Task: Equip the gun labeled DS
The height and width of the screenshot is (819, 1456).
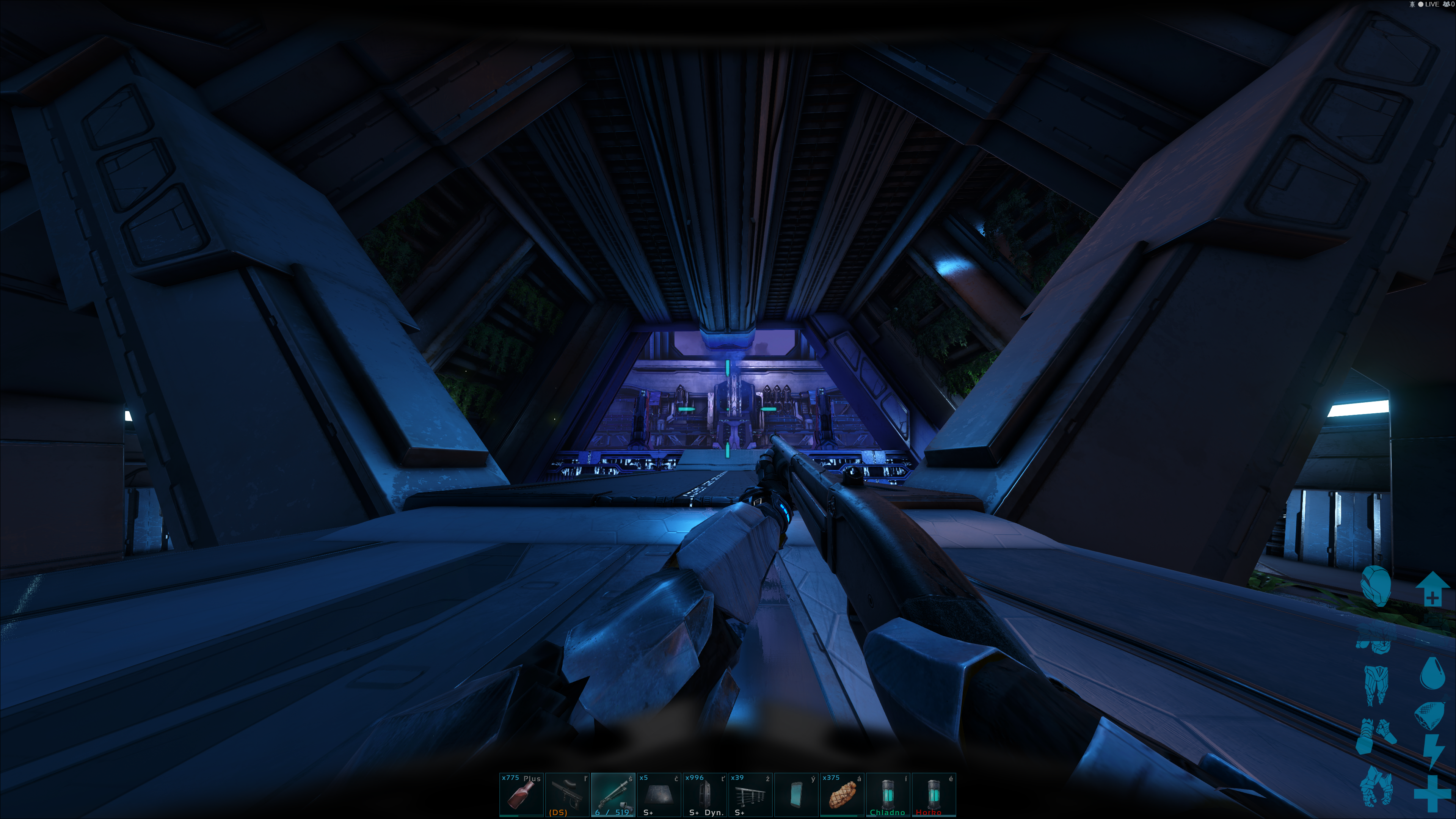Action: coord(567,794)
